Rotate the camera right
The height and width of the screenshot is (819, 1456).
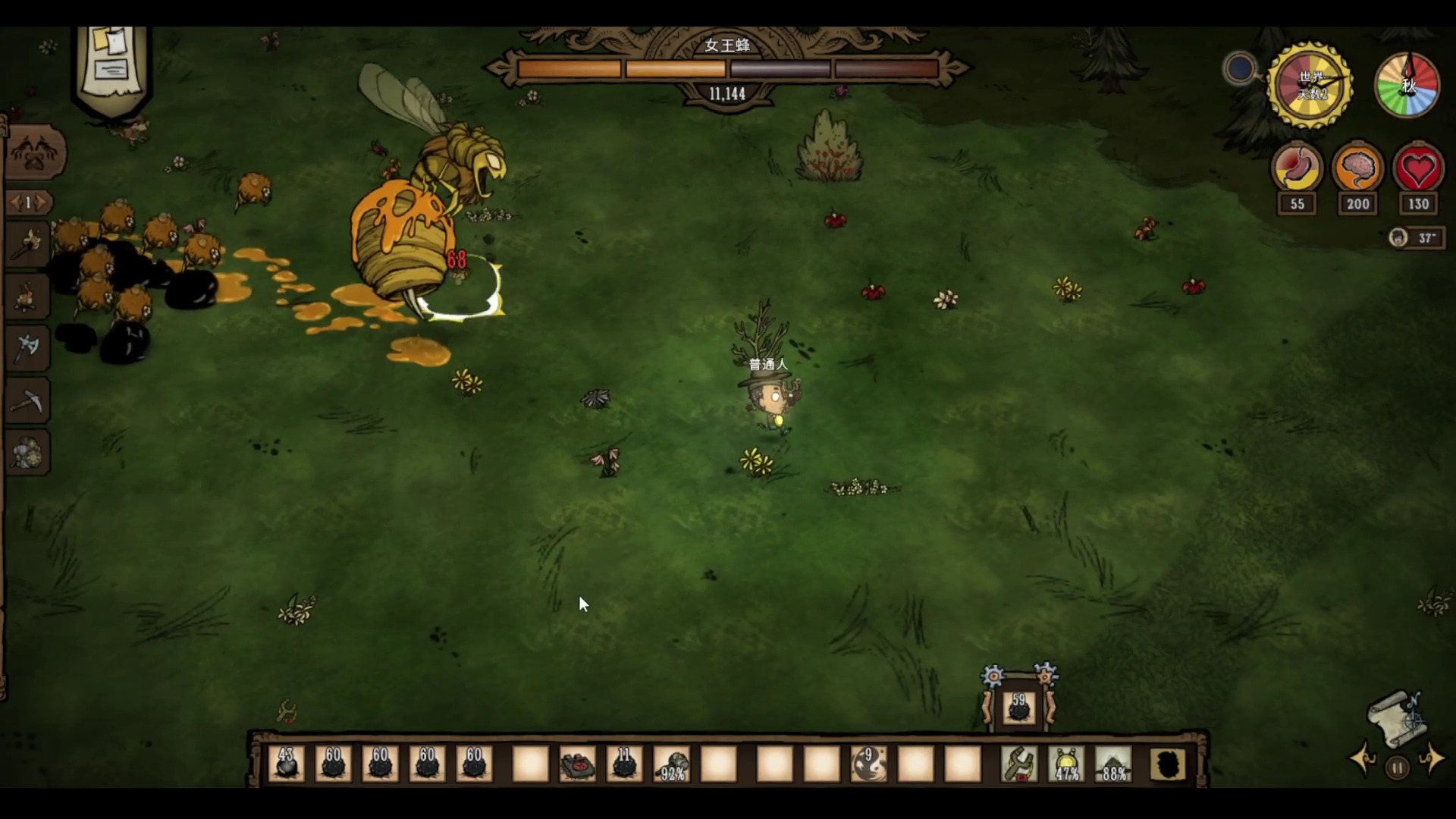(1432, 759)
